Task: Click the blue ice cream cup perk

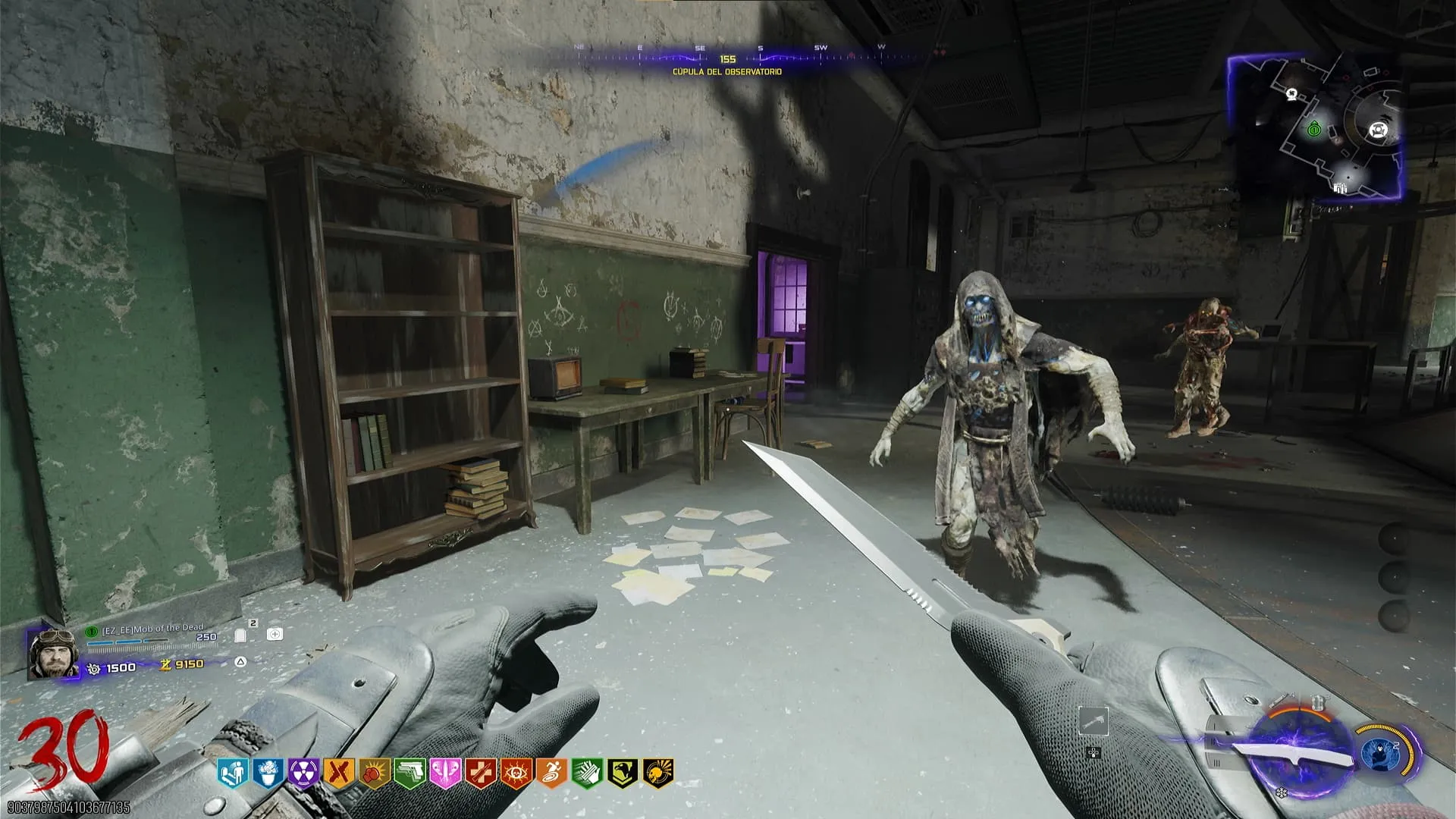Action: pyautogui.click(x=268, y=773)
